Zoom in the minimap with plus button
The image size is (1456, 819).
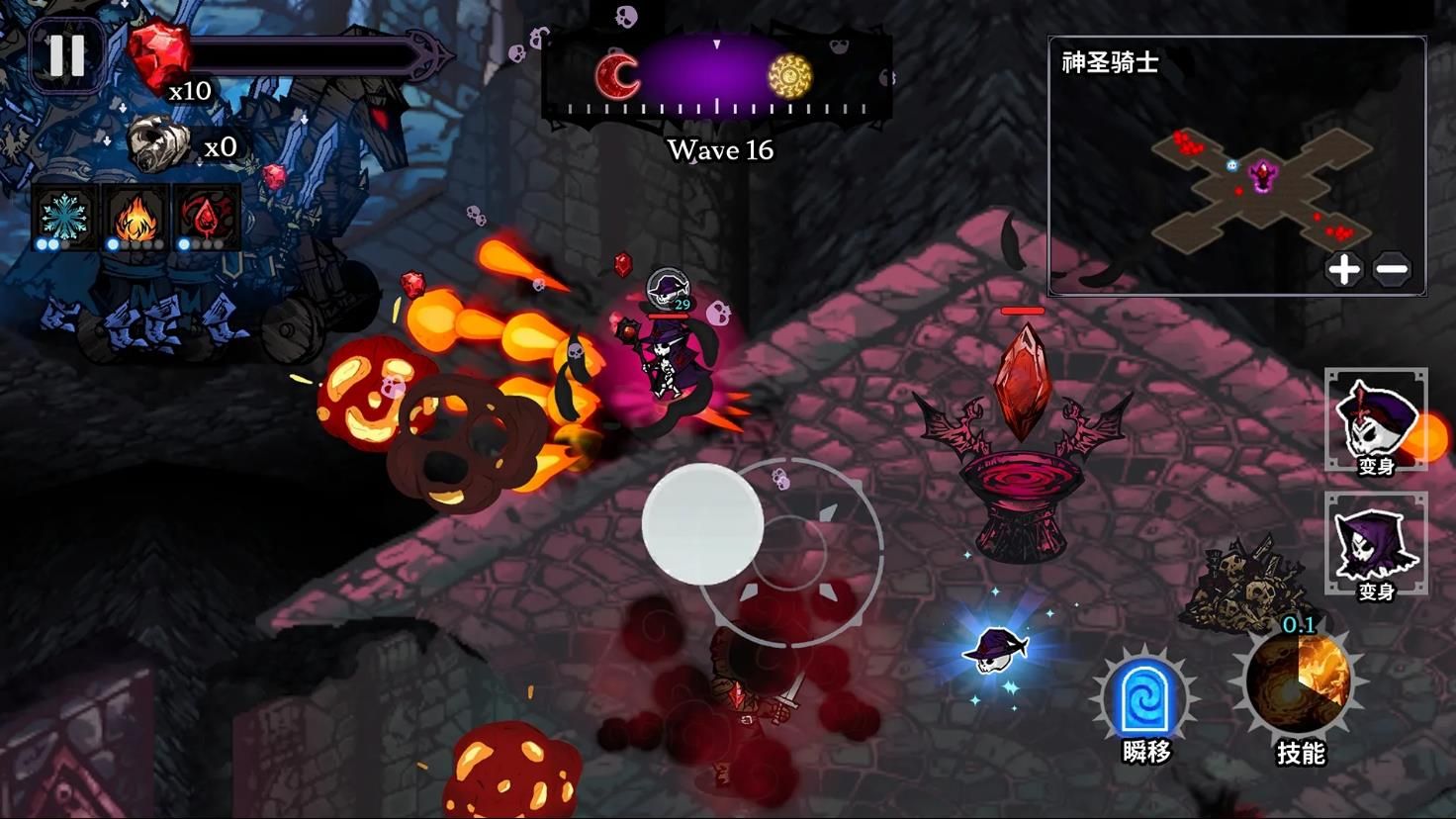click(x=1343, y=269)
